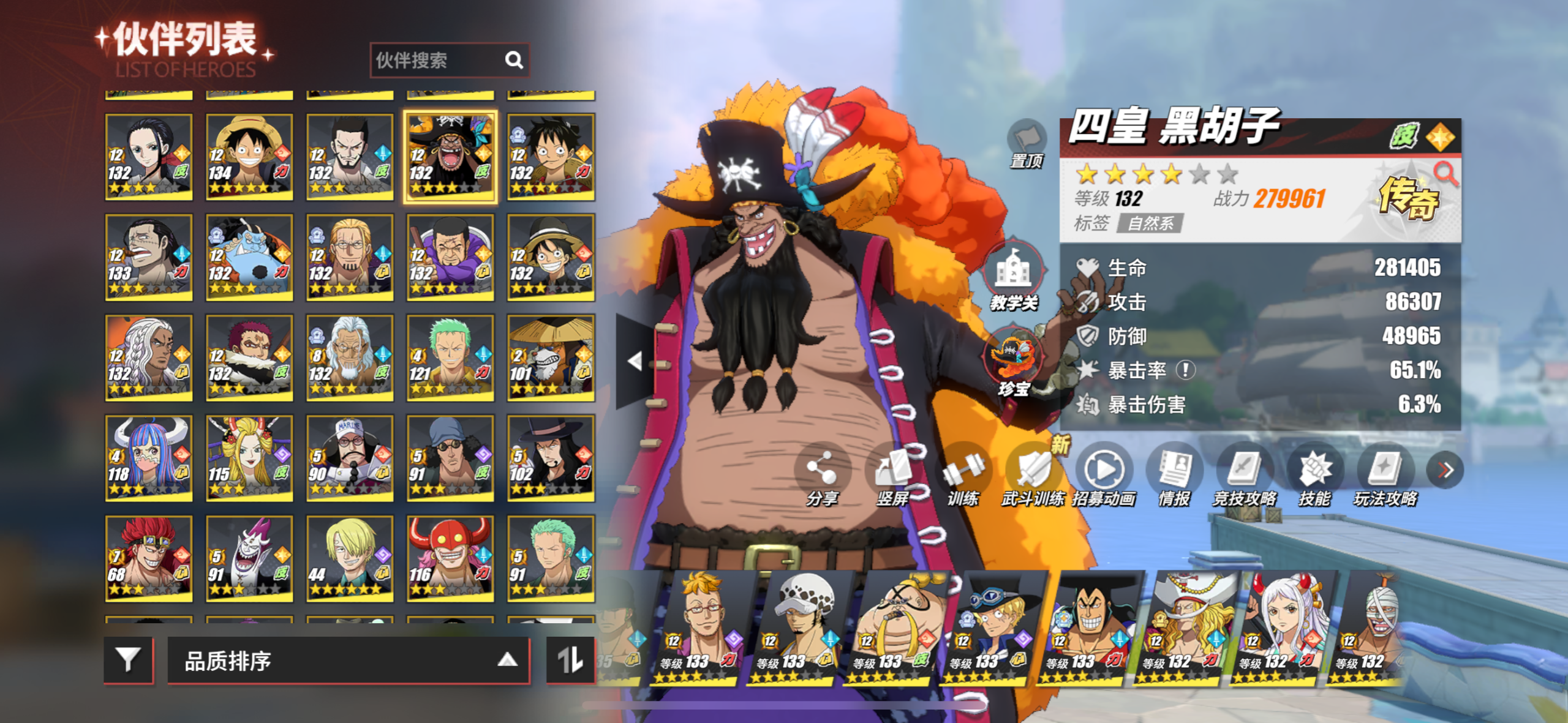Select the level 134 straw hat Luffy portrait
The width and height of the screenshot is (1568, 723).
(x=249, y=157)
